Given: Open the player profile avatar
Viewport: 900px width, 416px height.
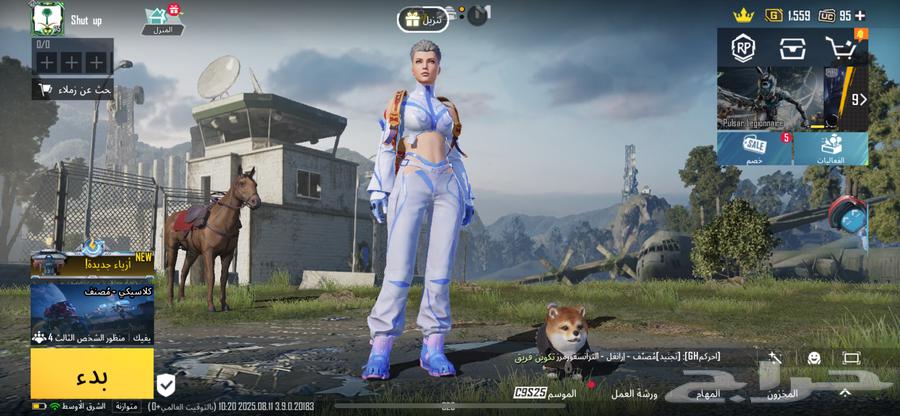Looking at the screenshot, I should pos(47,19).
